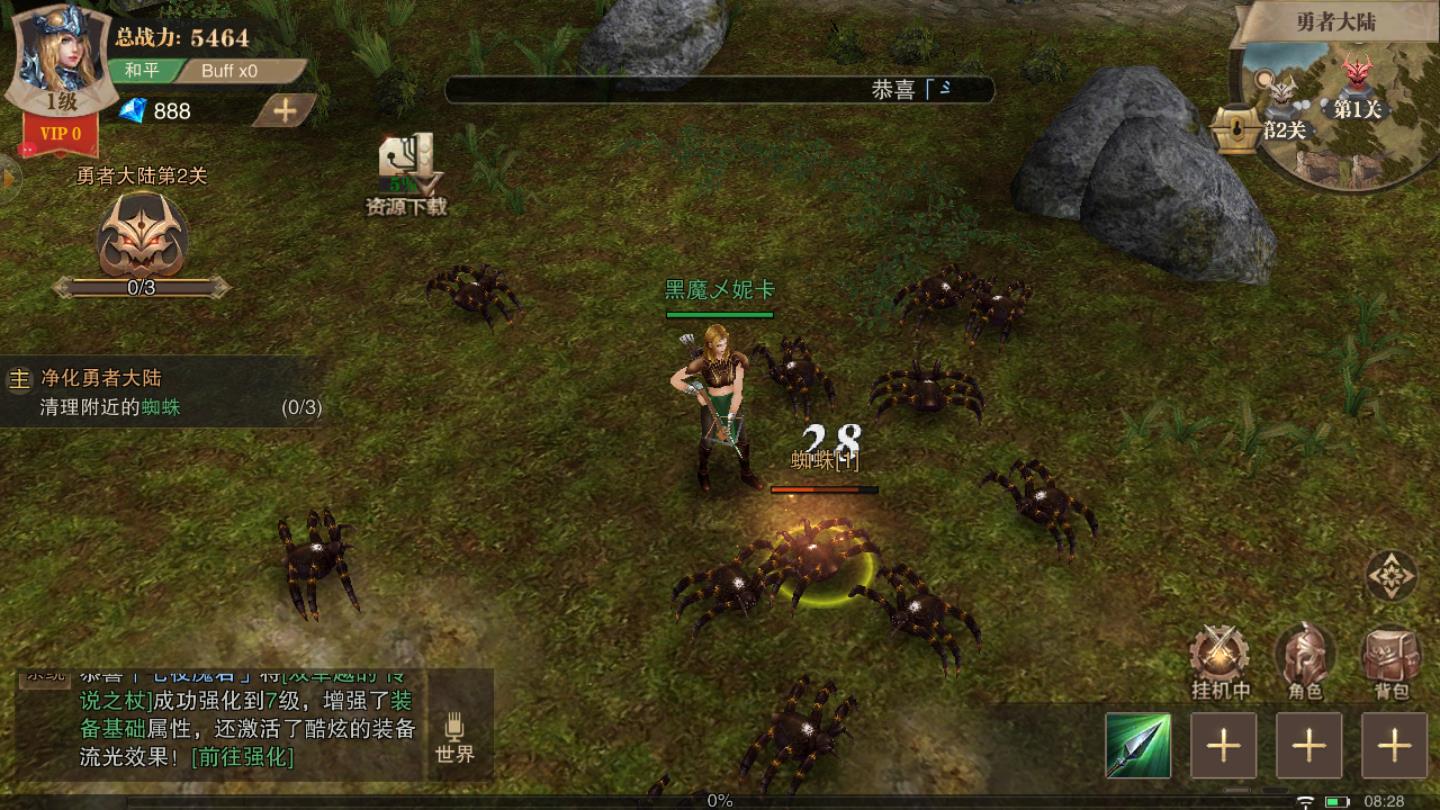Open the 净化勇者大陆 main quest tracker
Viewport: 1440px width, 810px height.
pyautogui.click(x=160, y=392)
